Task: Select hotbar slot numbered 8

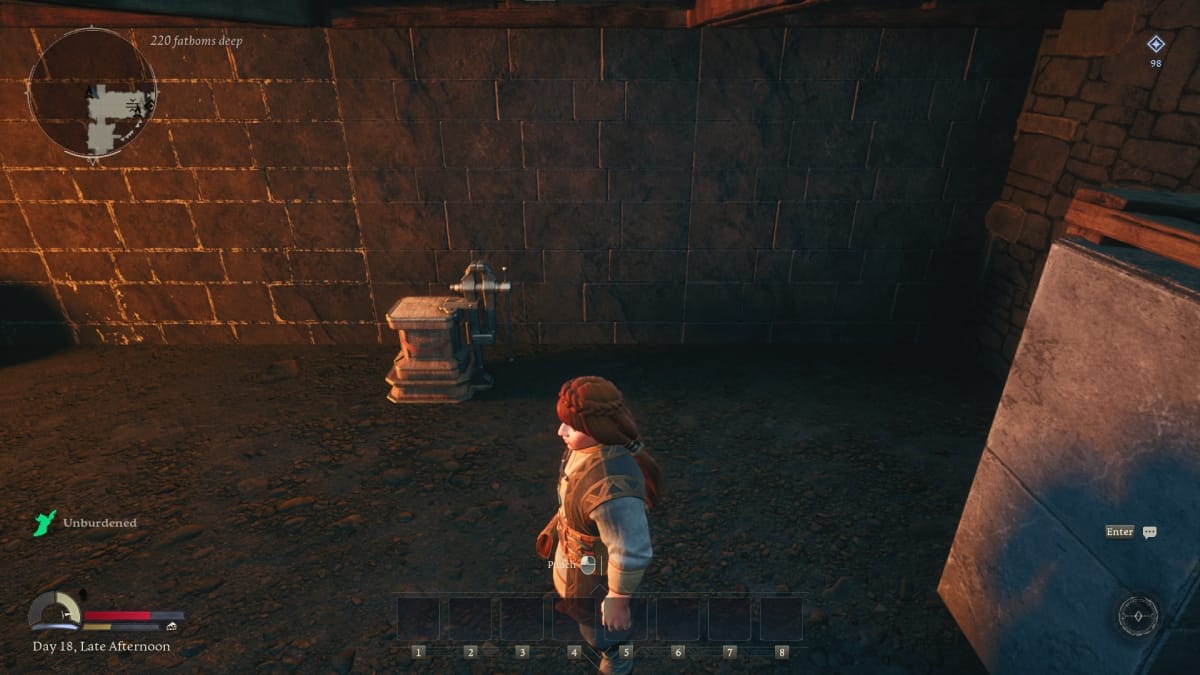Action: tap(781, 619)
